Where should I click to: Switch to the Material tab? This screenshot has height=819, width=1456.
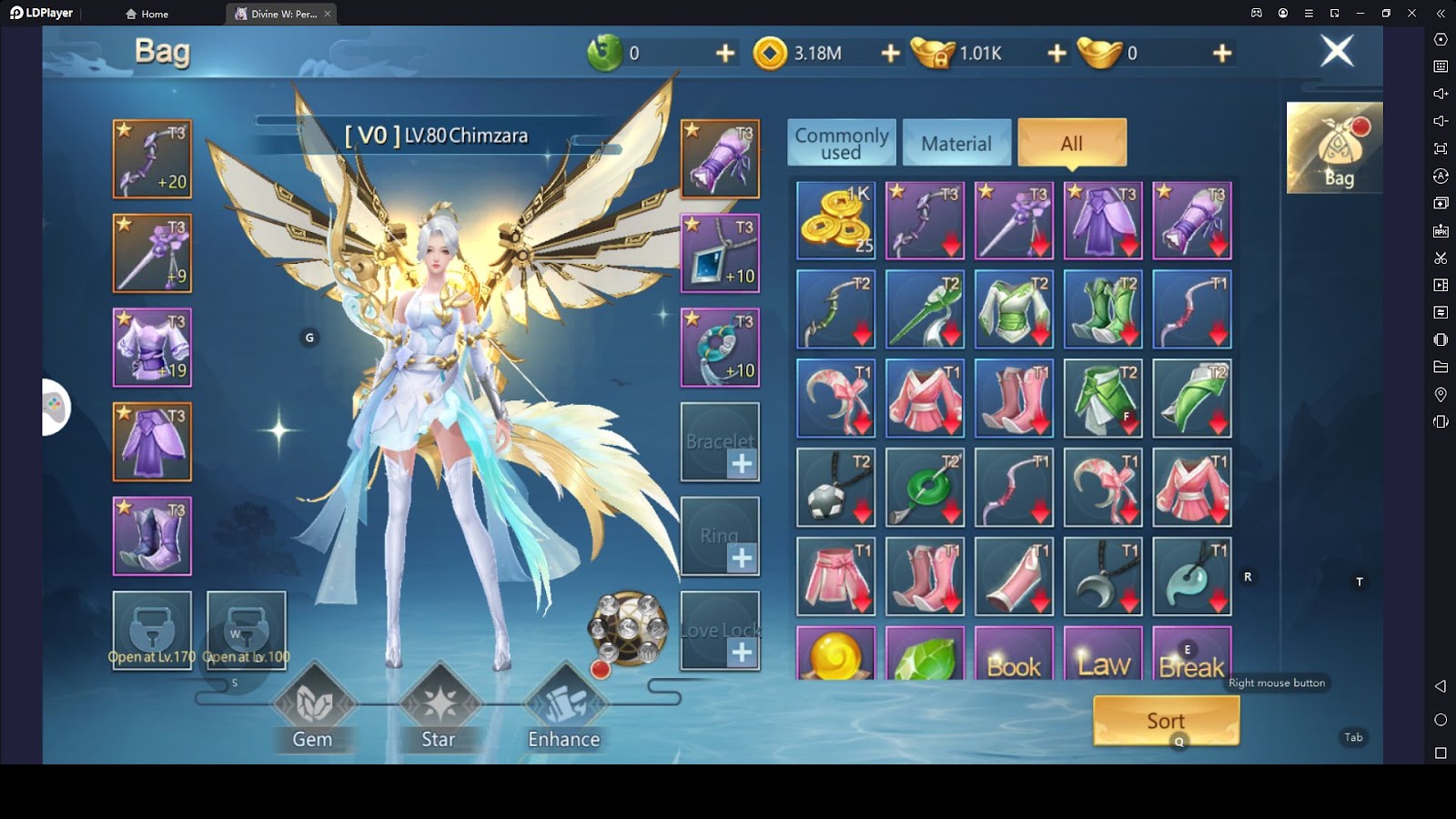(x=956, y=143)
